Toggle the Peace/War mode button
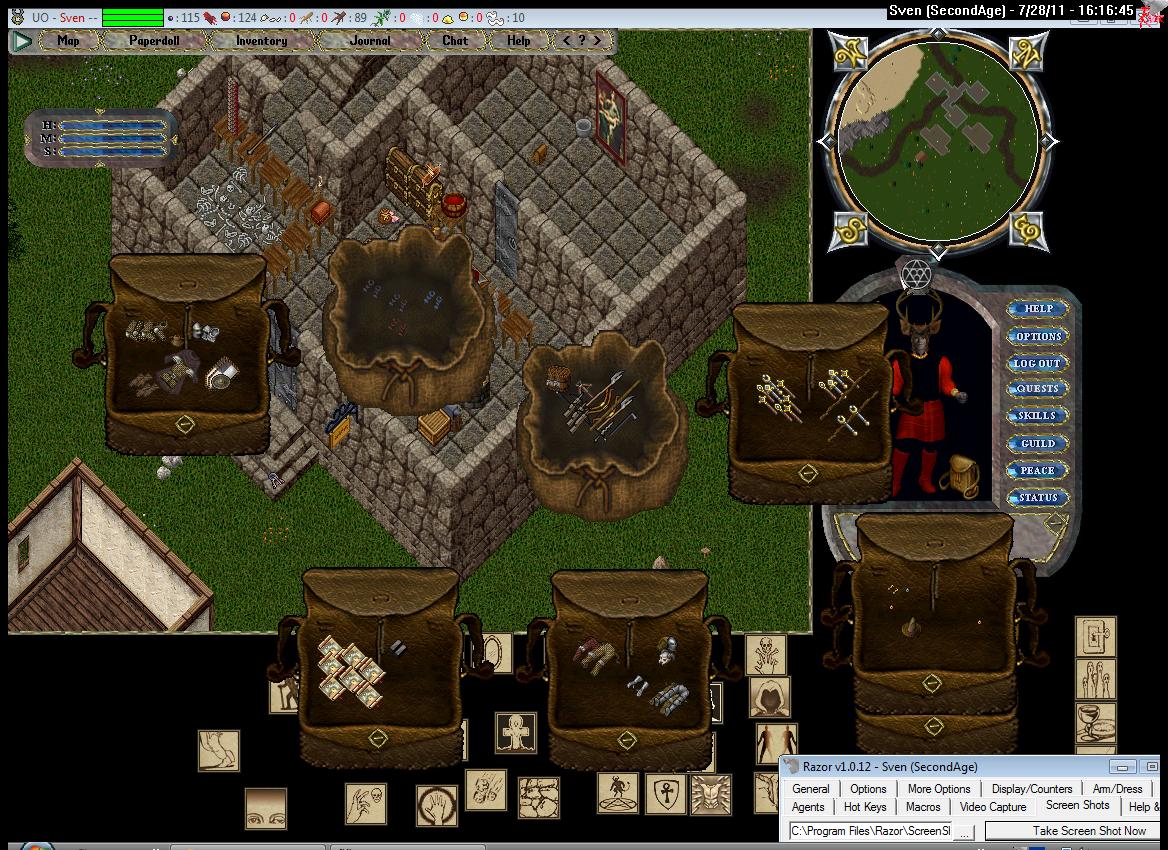 (1037, 470)
